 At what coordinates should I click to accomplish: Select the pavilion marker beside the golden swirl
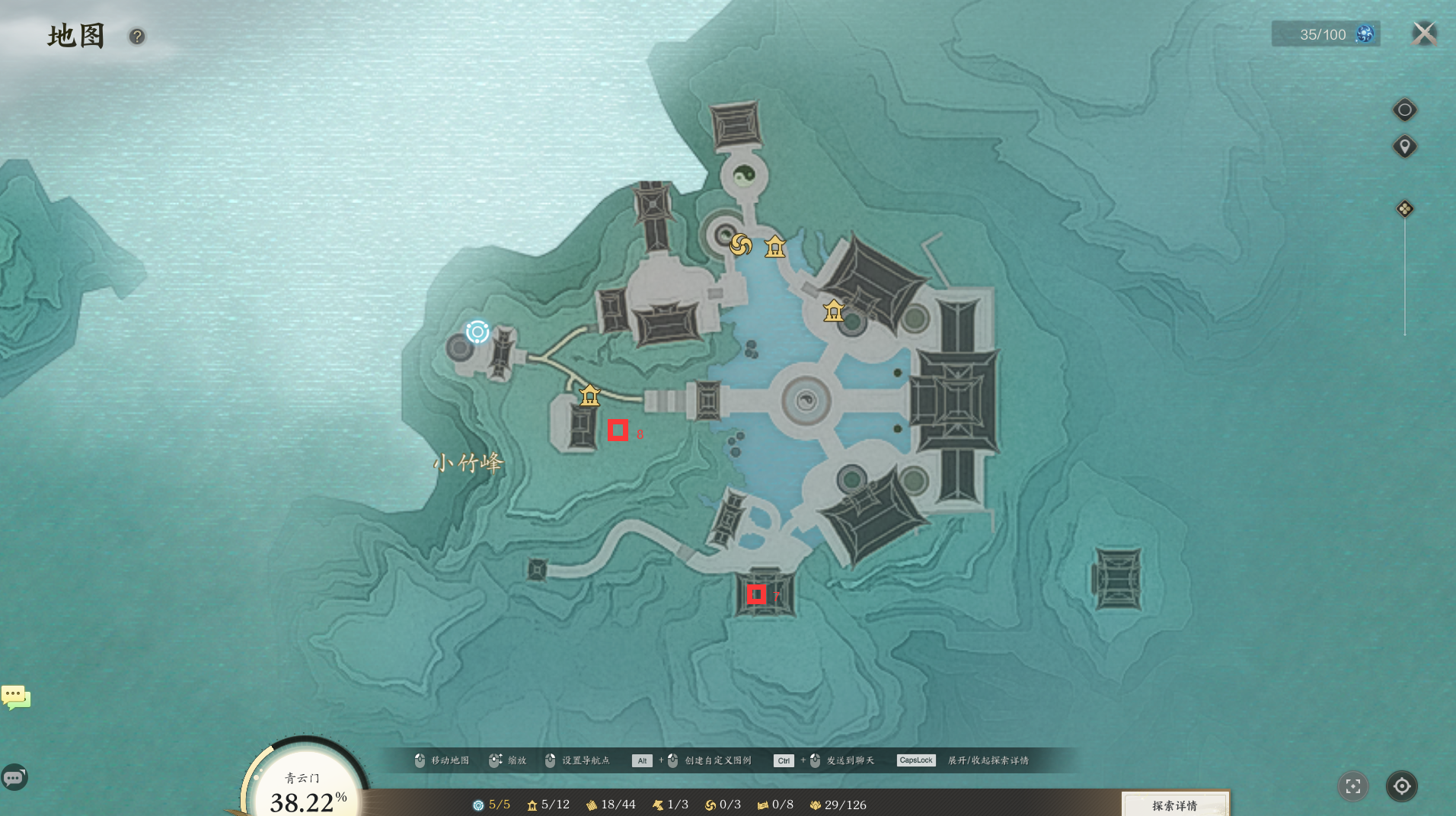(x=775, y=246)
